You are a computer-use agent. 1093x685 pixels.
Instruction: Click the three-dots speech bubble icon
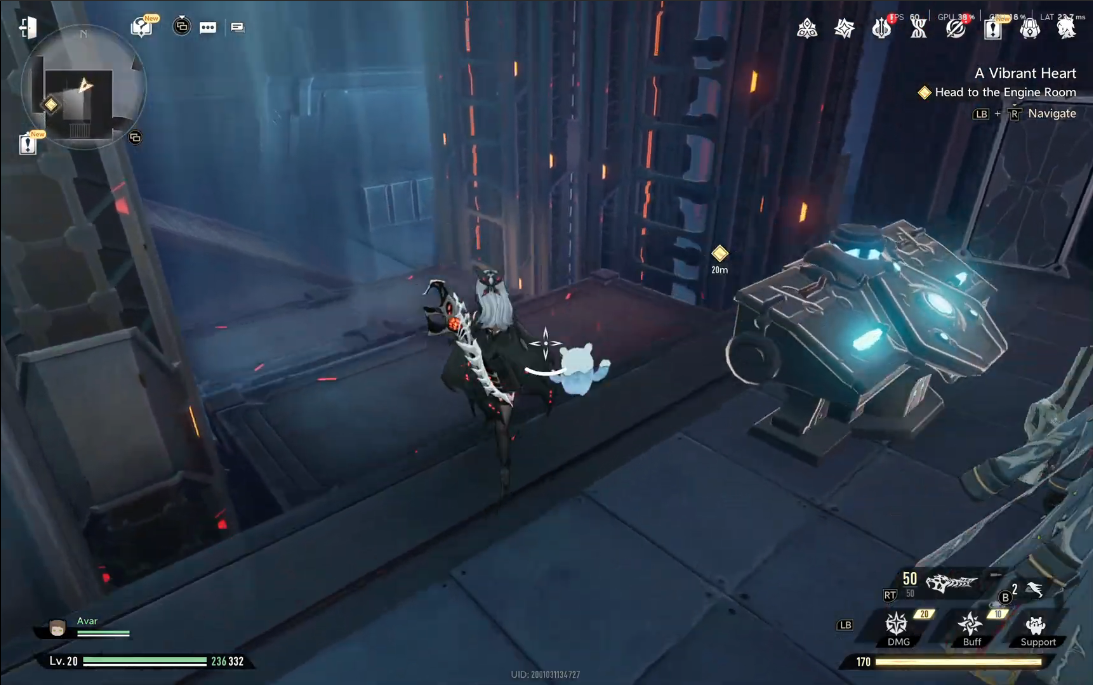tap(208, 27)
